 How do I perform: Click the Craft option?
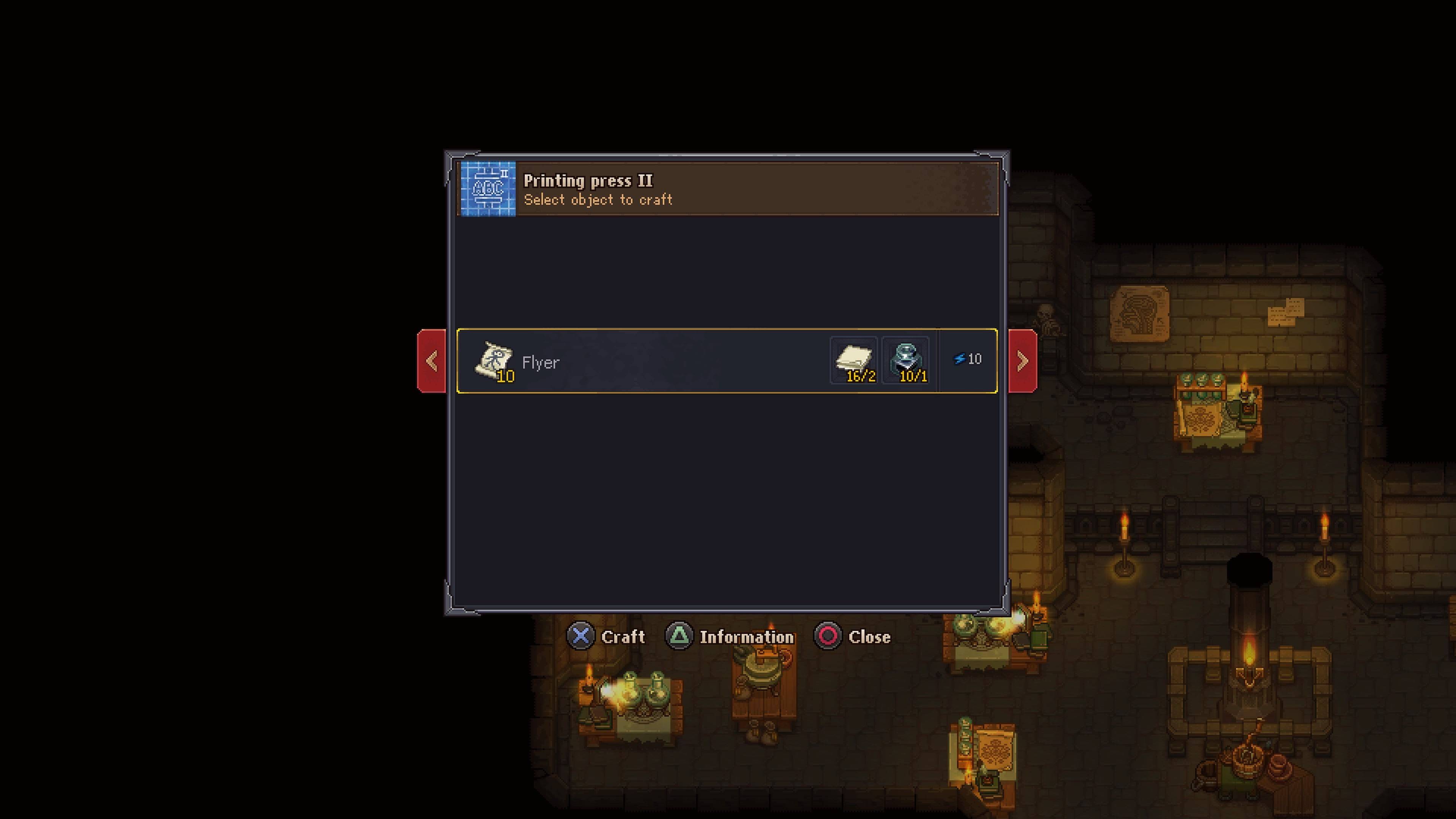click(x=607, y=637)
